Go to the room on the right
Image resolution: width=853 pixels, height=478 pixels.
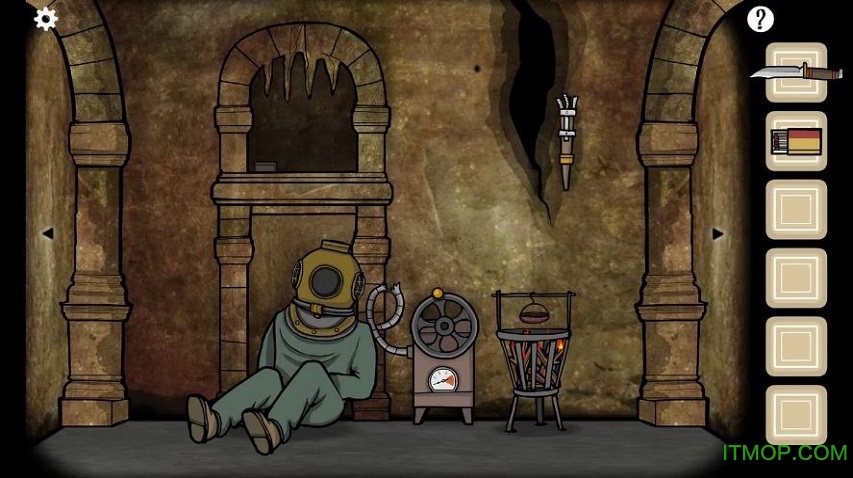point(717,234)
